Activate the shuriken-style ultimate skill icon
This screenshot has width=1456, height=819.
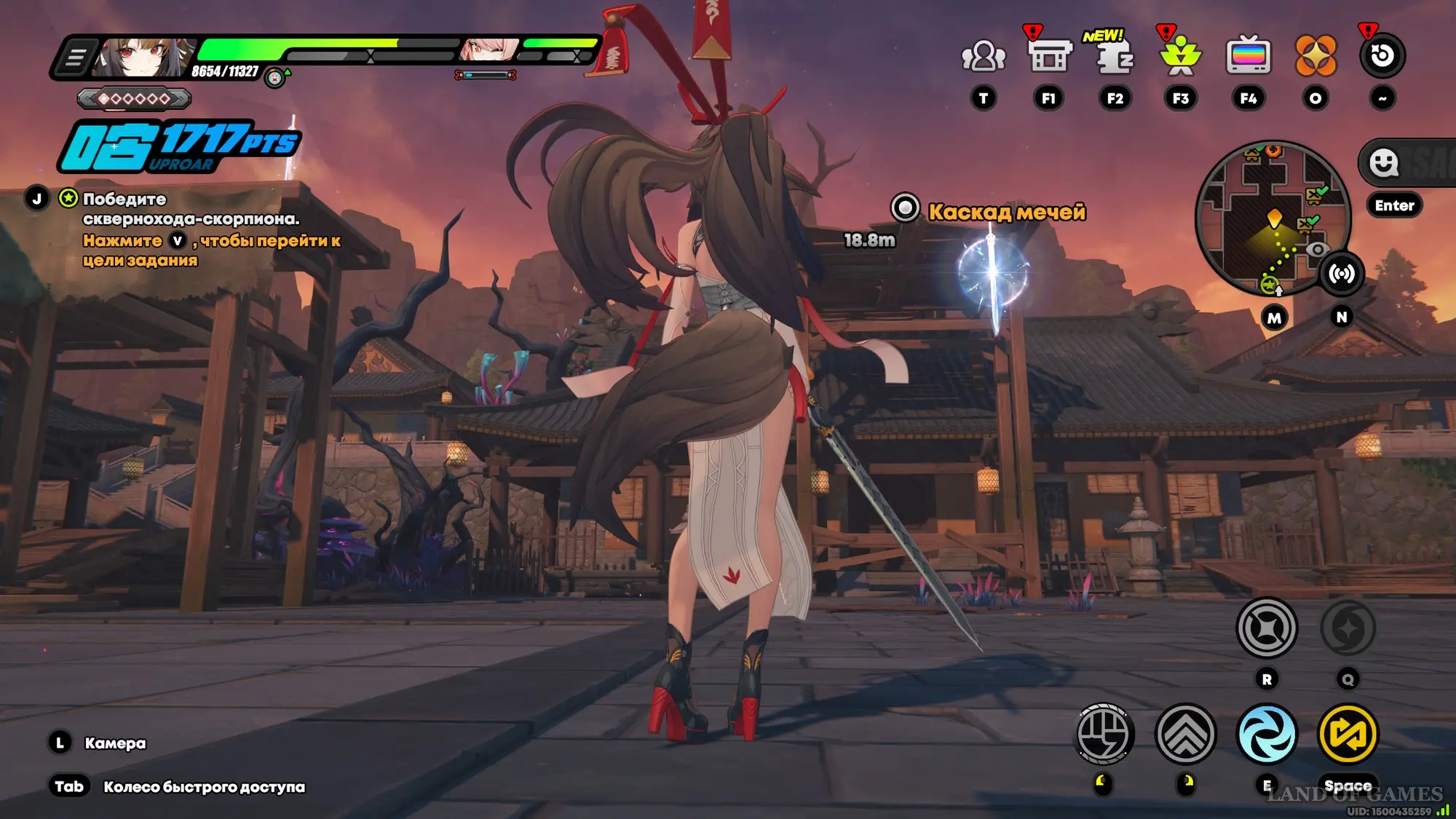coord(1267,628)
